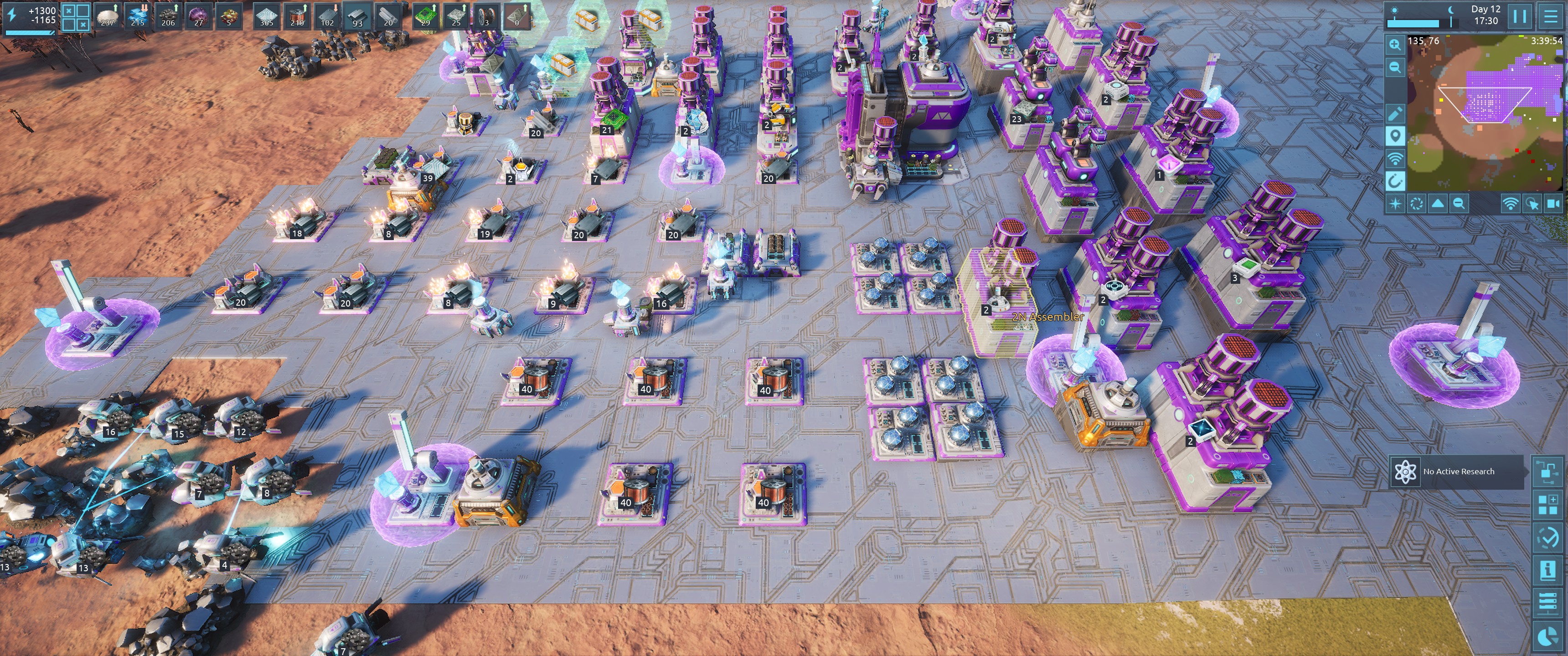The width and height of the screenshot is (1568, 656).
Task: Show the pie chart statistics panel
Action: [x=1547, y=636]
